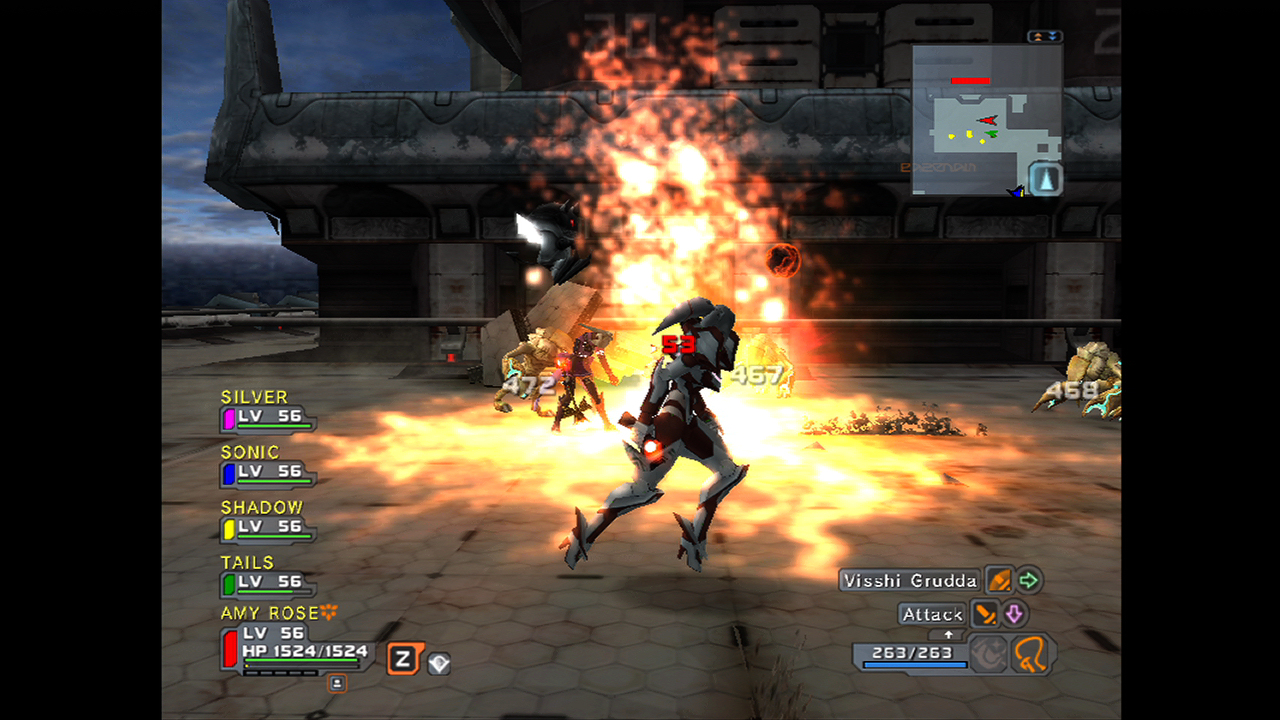
Task: Click the orange Visshi Grudda skill icon
Action: (x=998, y=580)
